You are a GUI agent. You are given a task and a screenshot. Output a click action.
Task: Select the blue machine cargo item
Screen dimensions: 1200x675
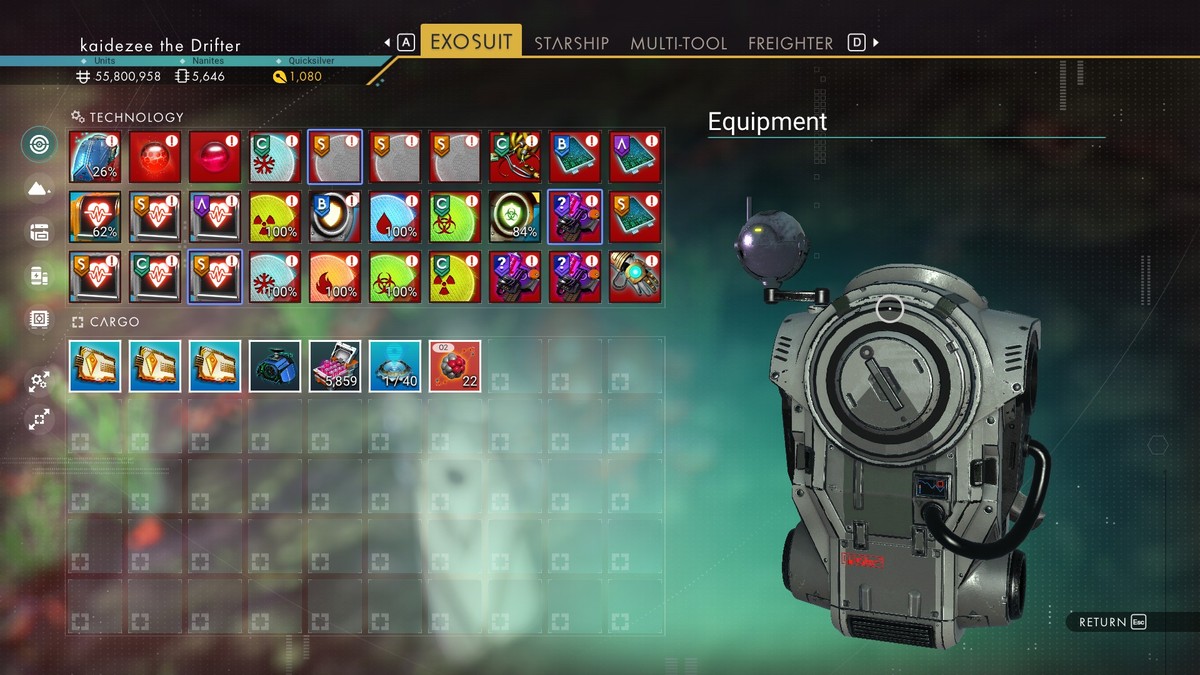pyautogui.click(x=275, y=366)
